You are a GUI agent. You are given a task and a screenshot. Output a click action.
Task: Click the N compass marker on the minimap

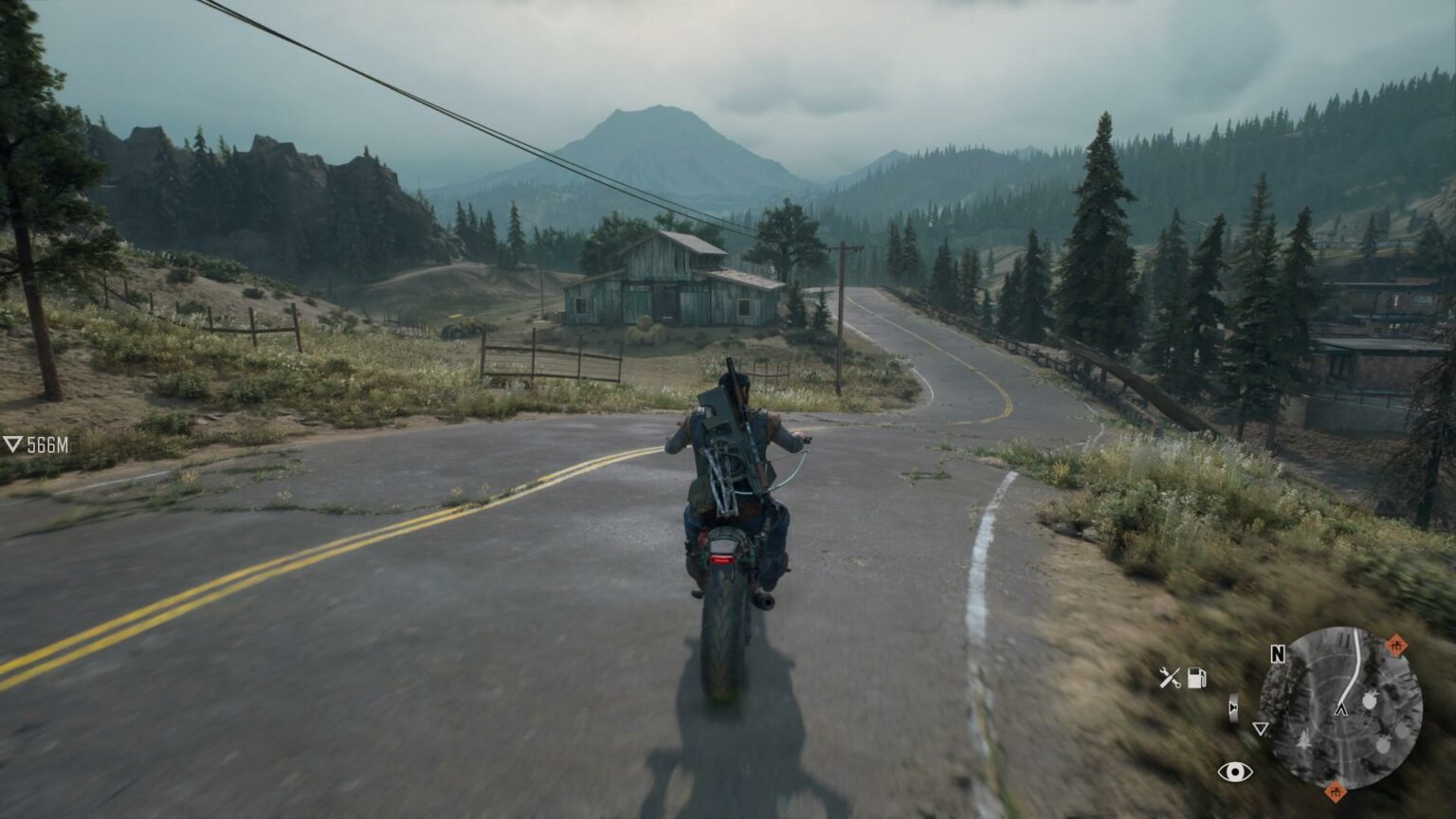click(1278, 653)
